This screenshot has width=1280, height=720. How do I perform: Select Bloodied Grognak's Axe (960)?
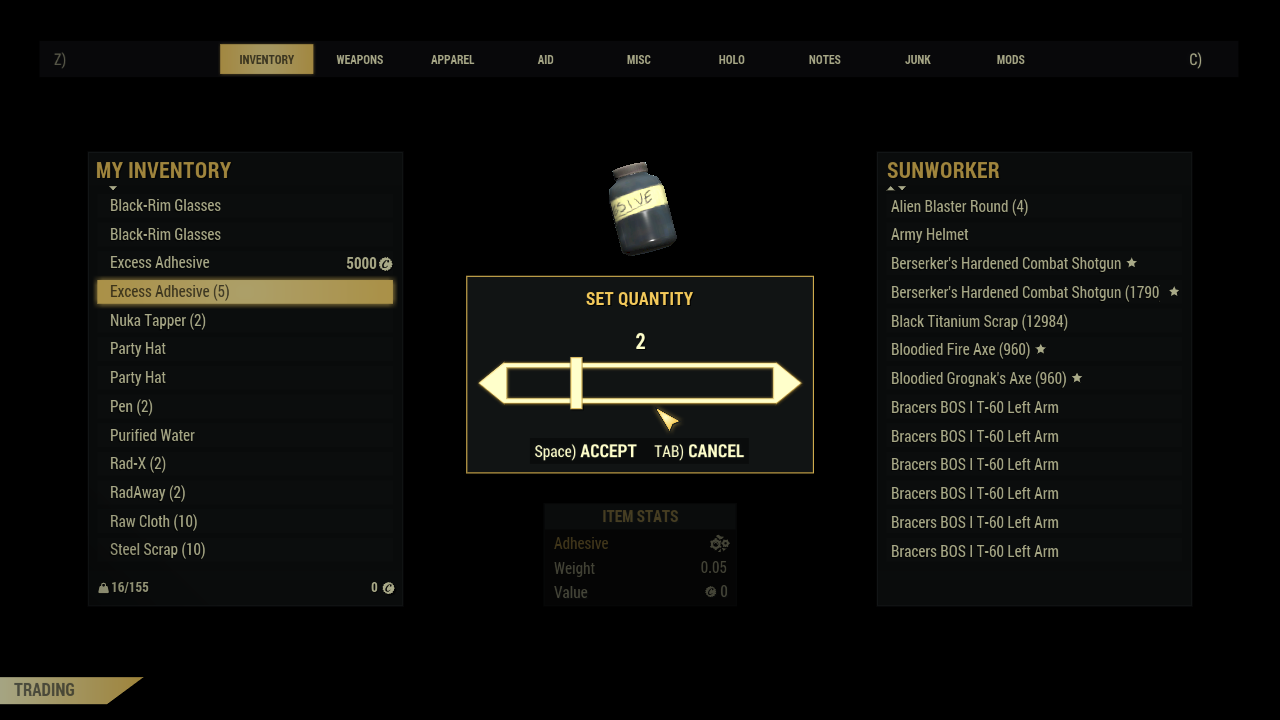click(x=979, y=378)
